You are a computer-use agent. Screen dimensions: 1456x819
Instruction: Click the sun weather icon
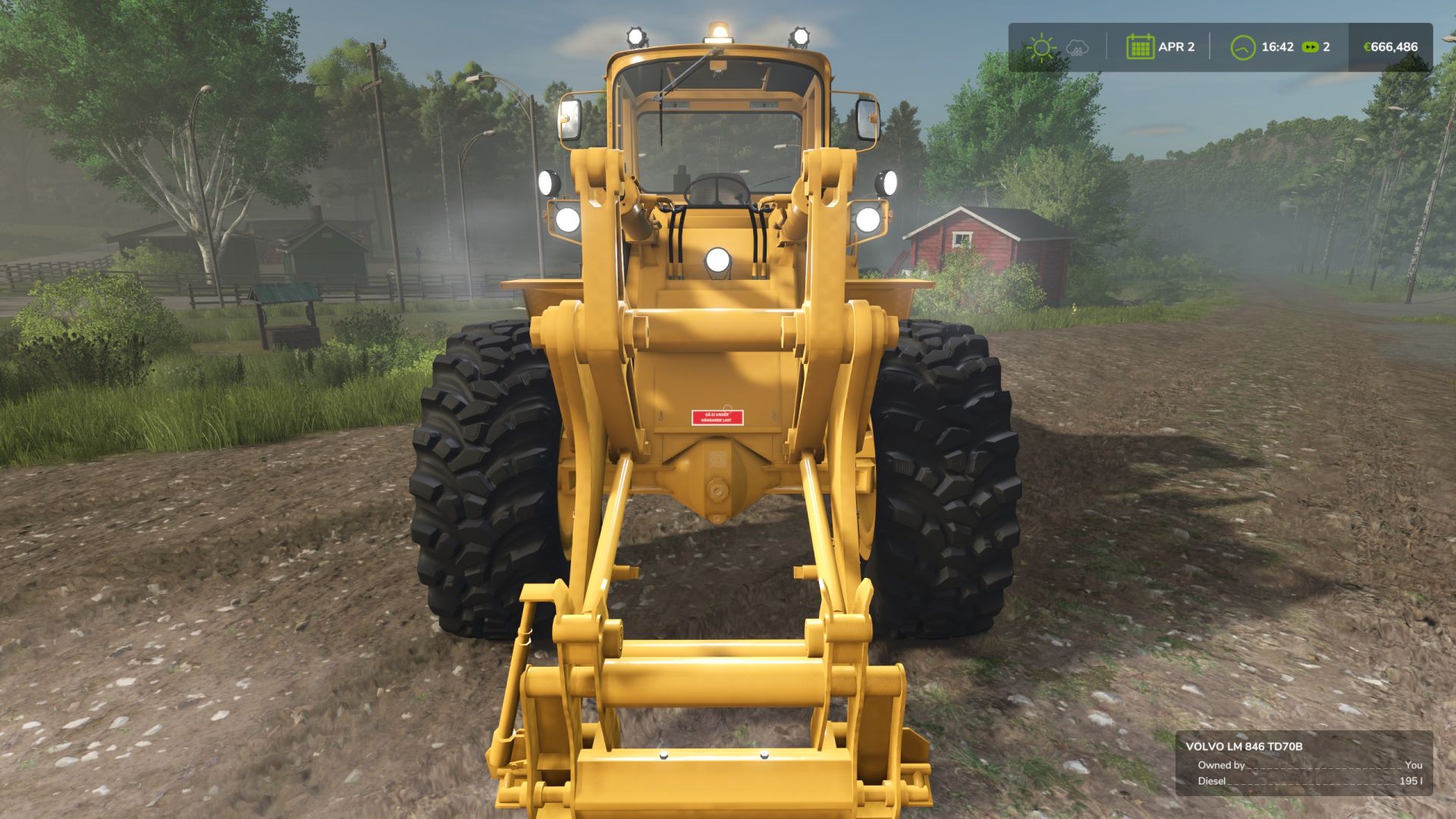tap(1042, 47)
